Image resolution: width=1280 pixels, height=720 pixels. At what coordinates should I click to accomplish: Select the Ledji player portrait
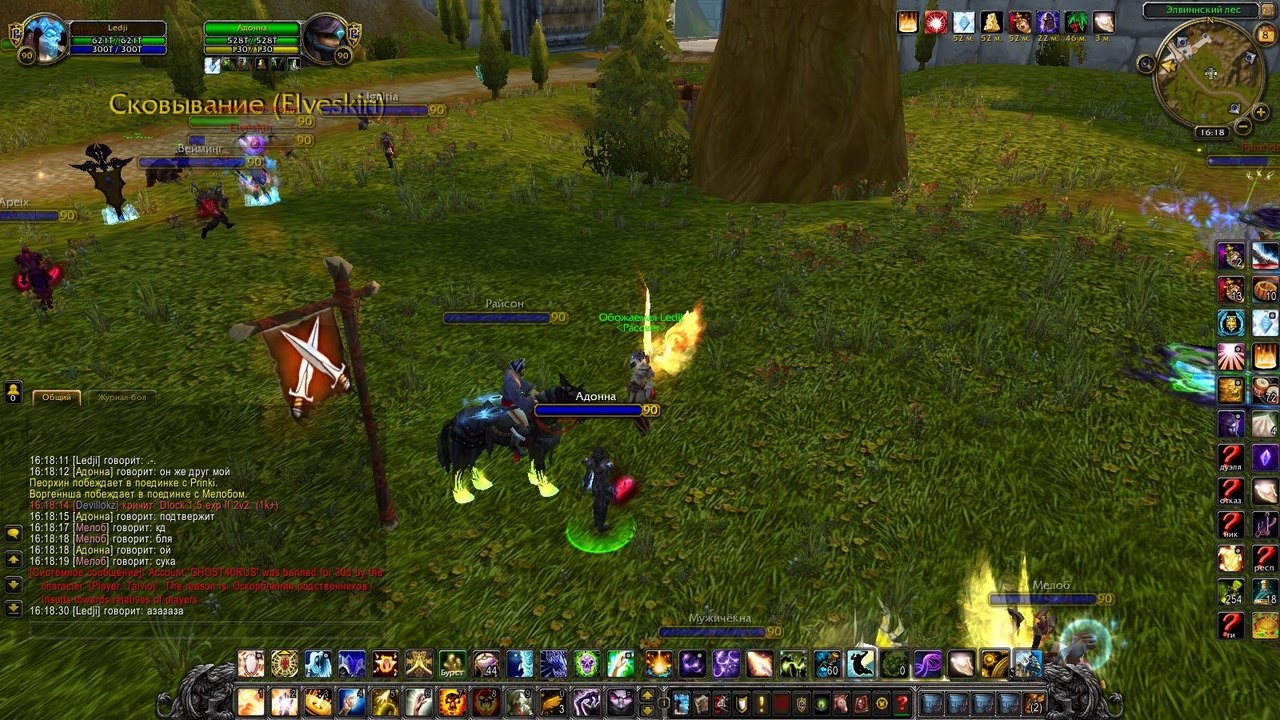(x=43, y=39)
